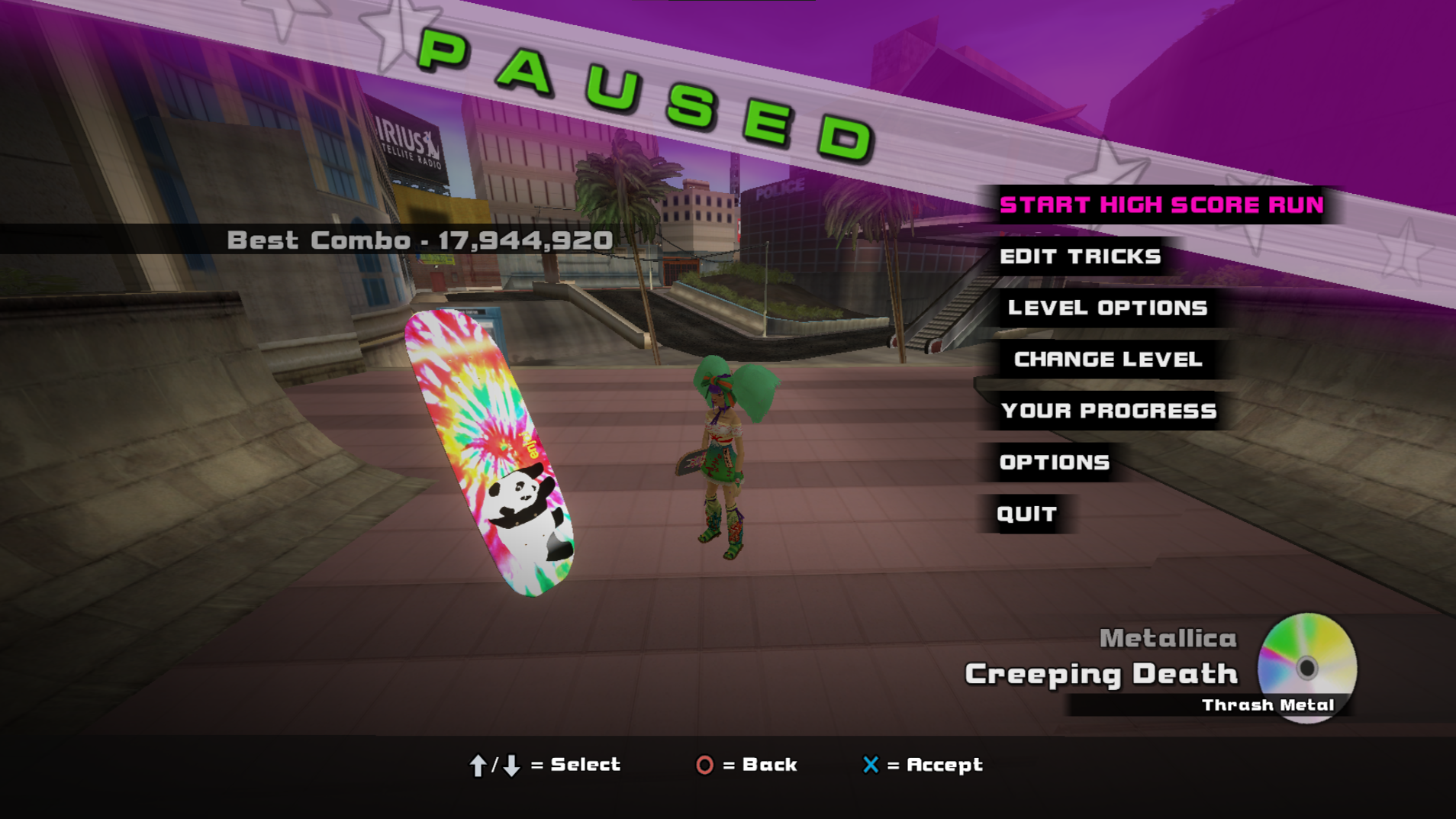Quit the current session
This screenshot has width=1456, height=819.
pos(1026,514)
